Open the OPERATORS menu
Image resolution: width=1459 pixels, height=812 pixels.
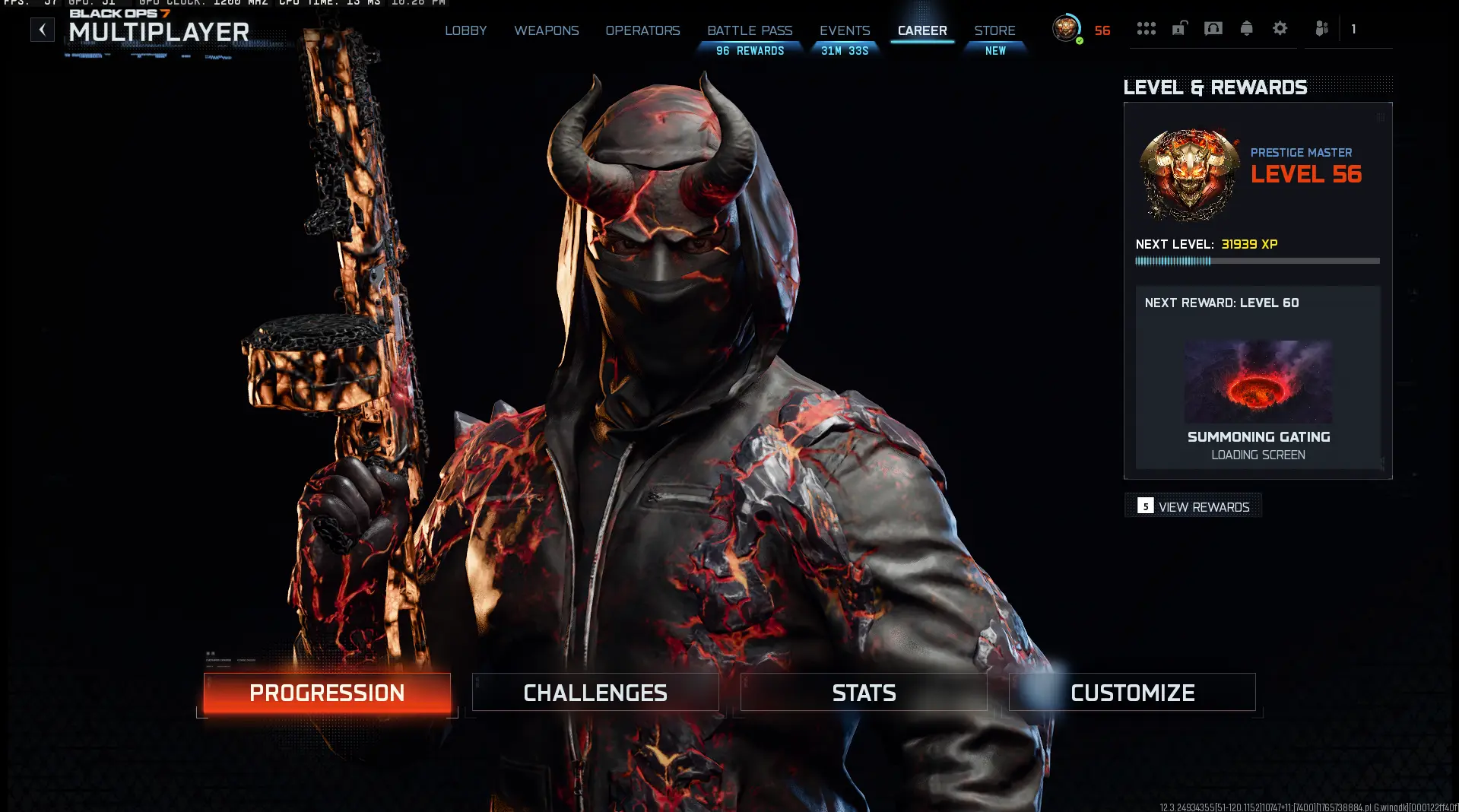pos(642,30)
